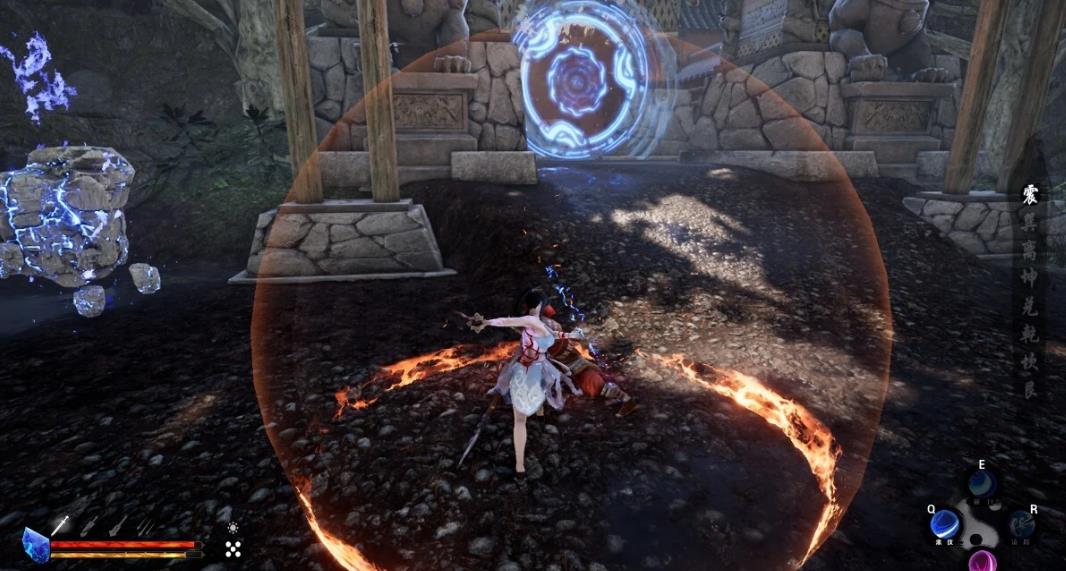Image resolution: width=1066 pixels, height=571 pixels.
Task: Use the E skill orb
Action: (981, 484)
